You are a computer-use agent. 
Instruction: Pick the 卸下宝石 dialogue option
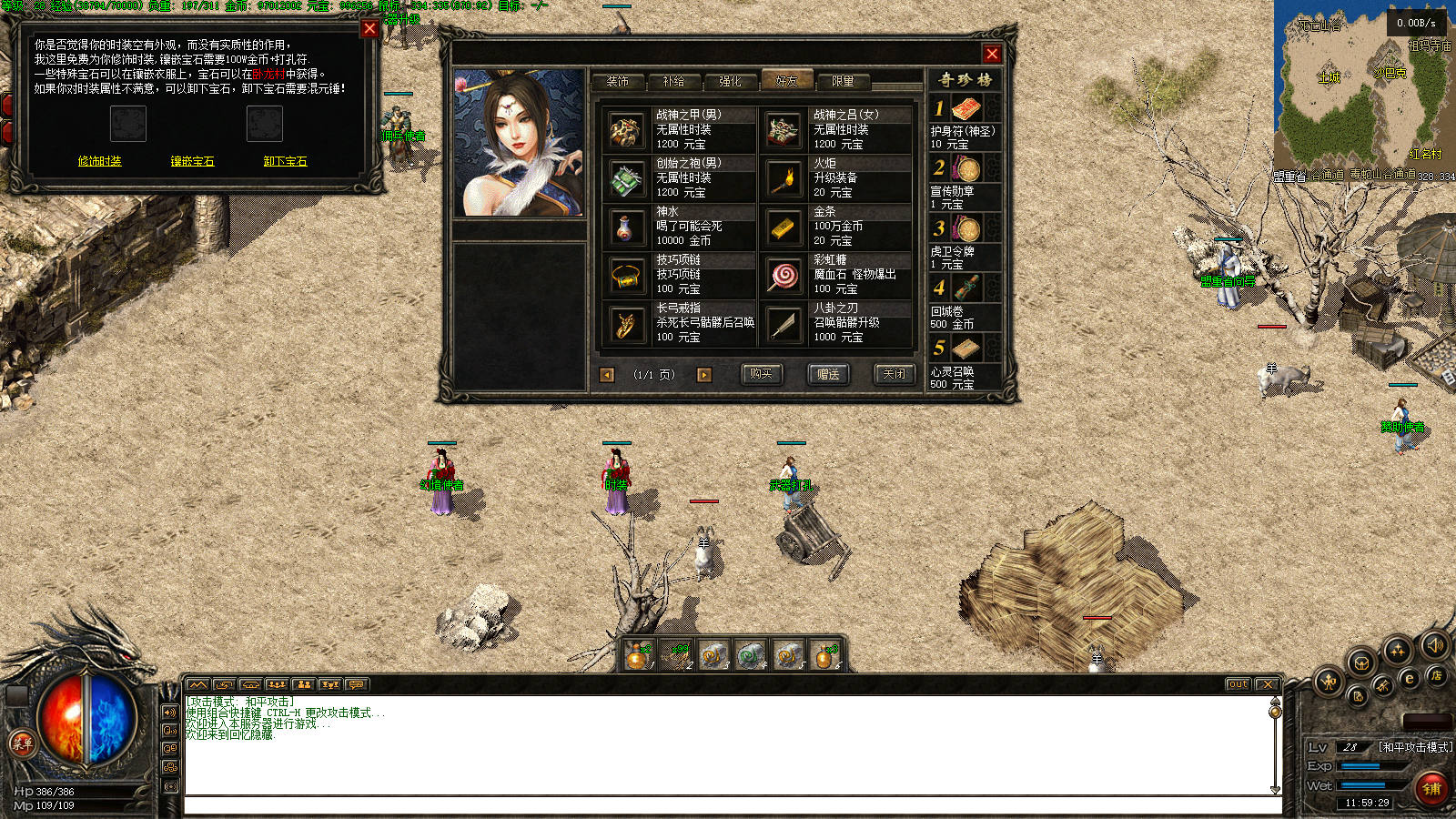285,161
